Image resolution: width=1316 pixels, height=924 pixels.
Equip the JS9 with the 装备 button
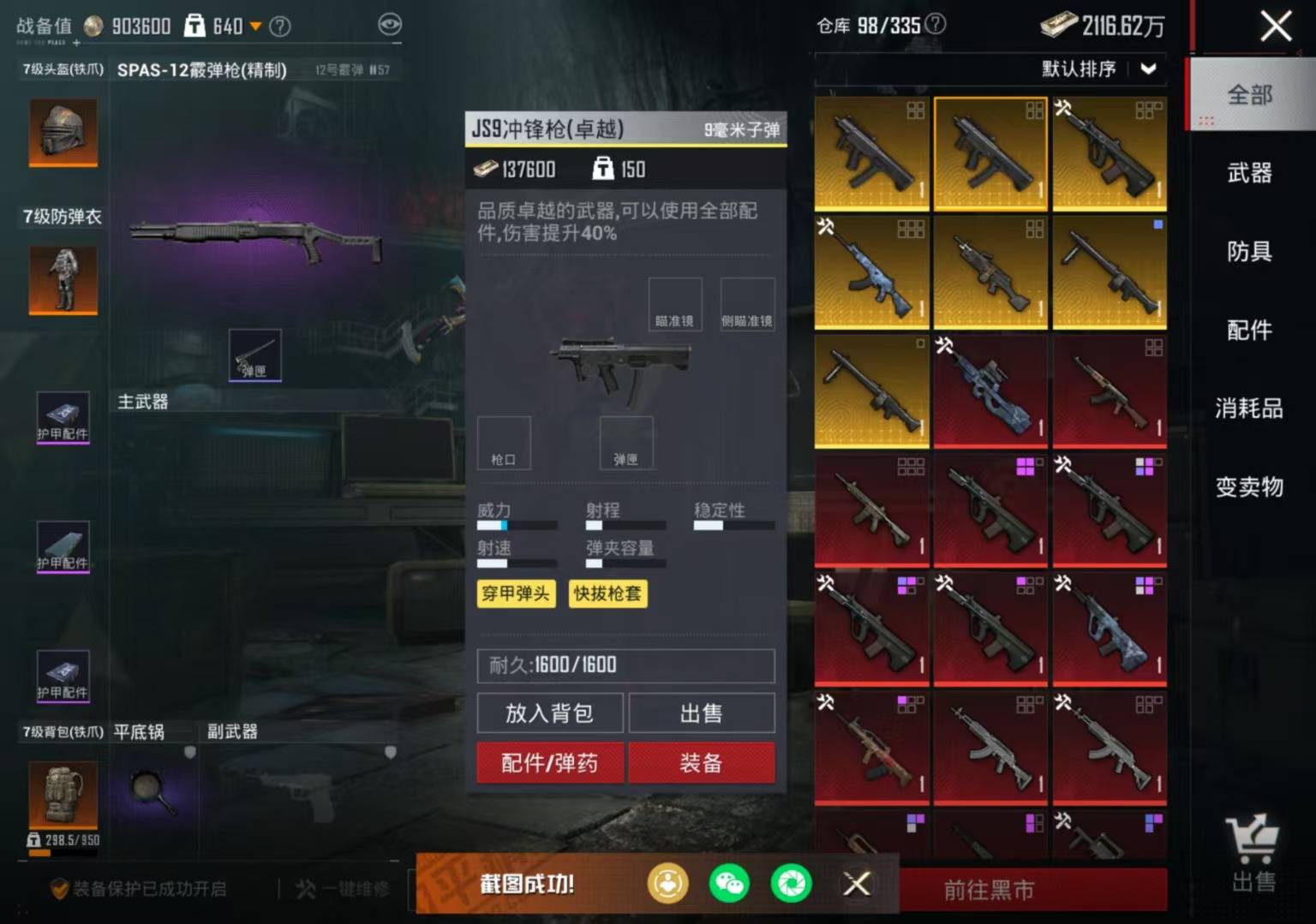pos(702,763)
